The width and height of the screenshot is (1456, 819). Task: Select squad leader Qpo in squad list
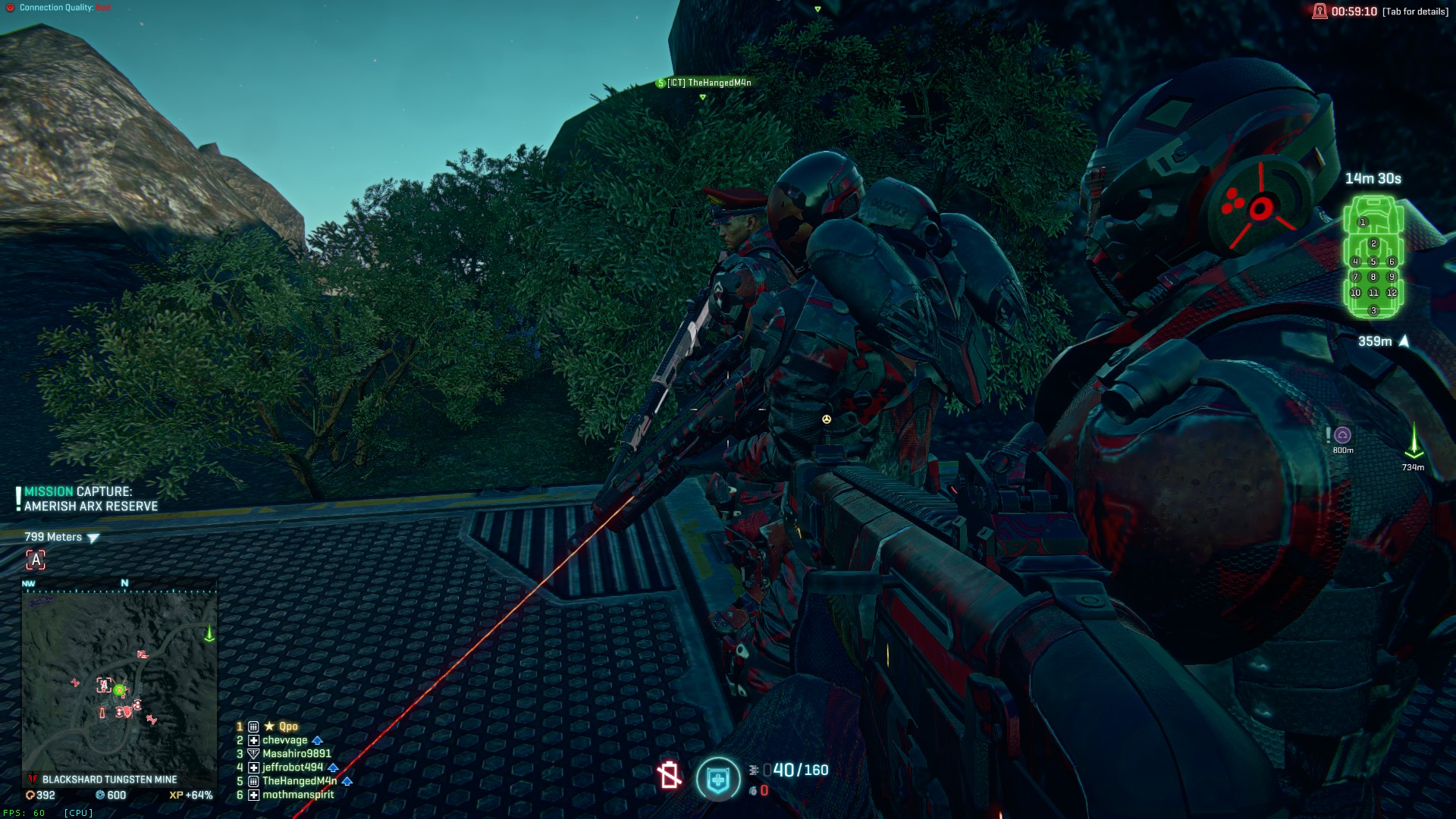click(287, 726)
